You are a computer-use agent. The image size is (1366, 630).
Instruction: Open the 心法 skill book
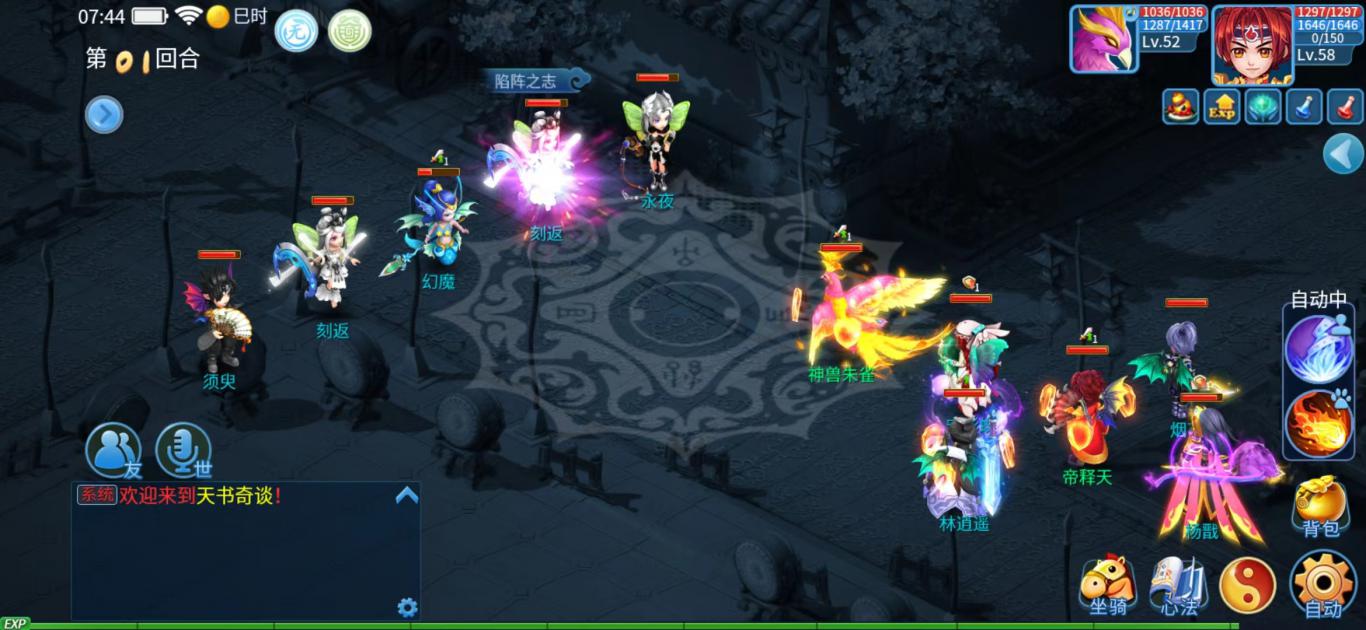[1177, 584]
